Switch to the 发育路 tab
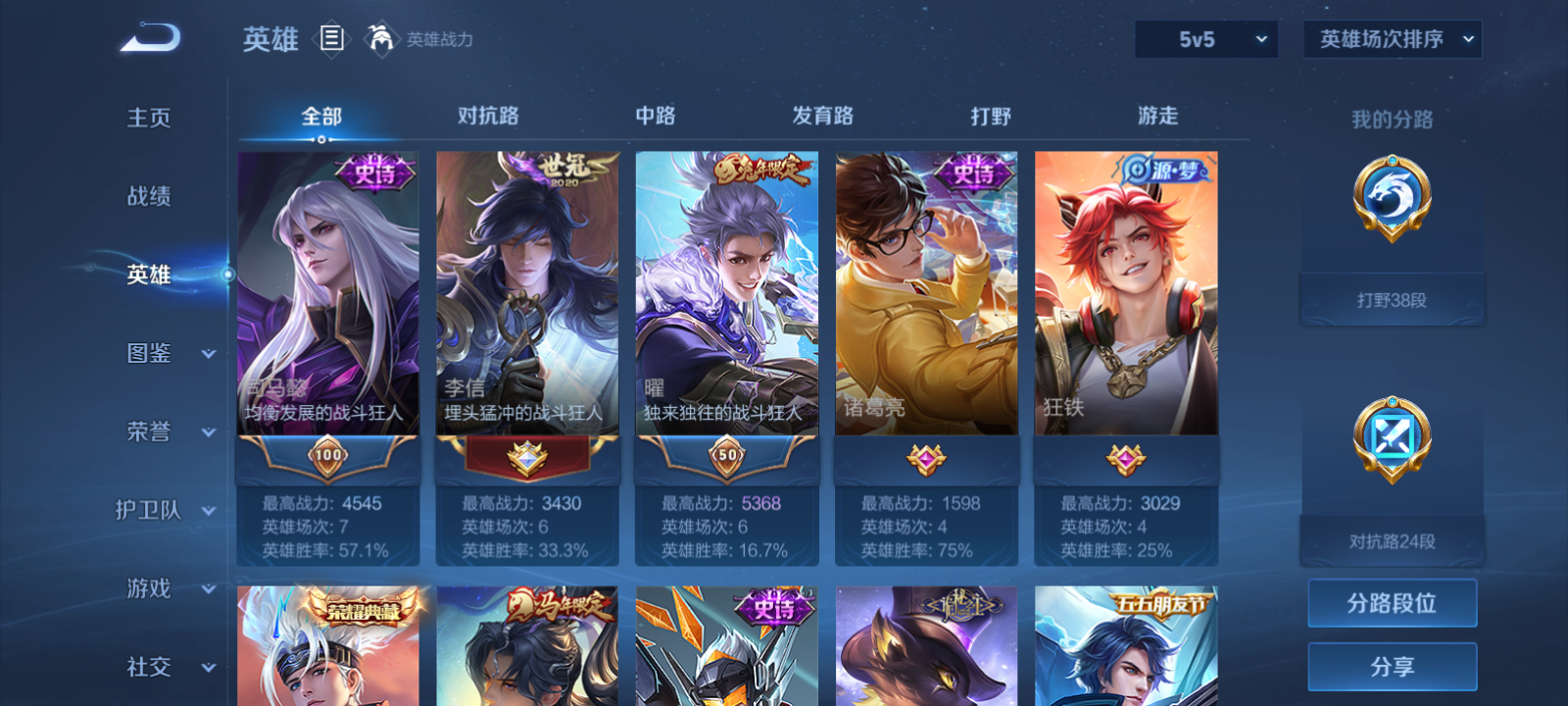The height and width of the screenshot is (706, 1568). (x=822, y=116)
